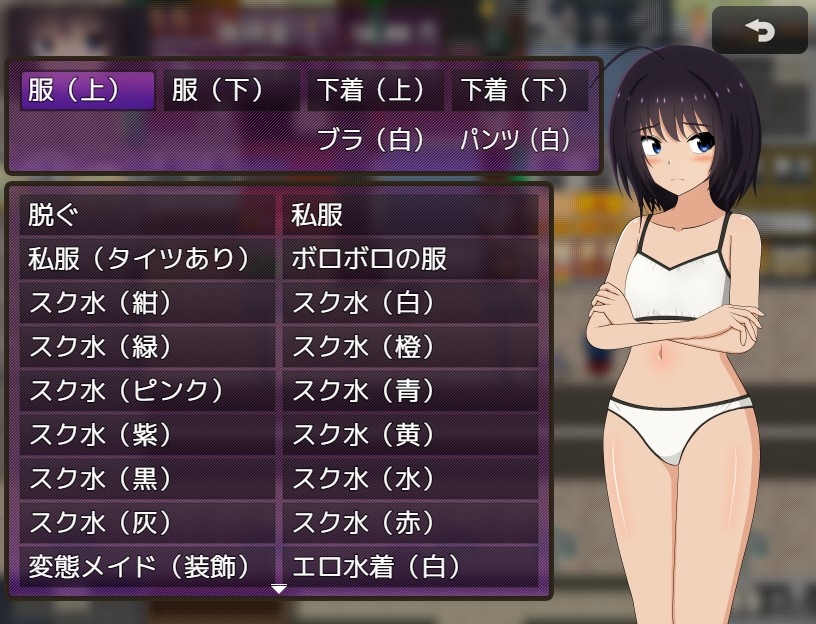Select the 服（上） tab
Screen dimensions: 816x624
tap(88, 91)
